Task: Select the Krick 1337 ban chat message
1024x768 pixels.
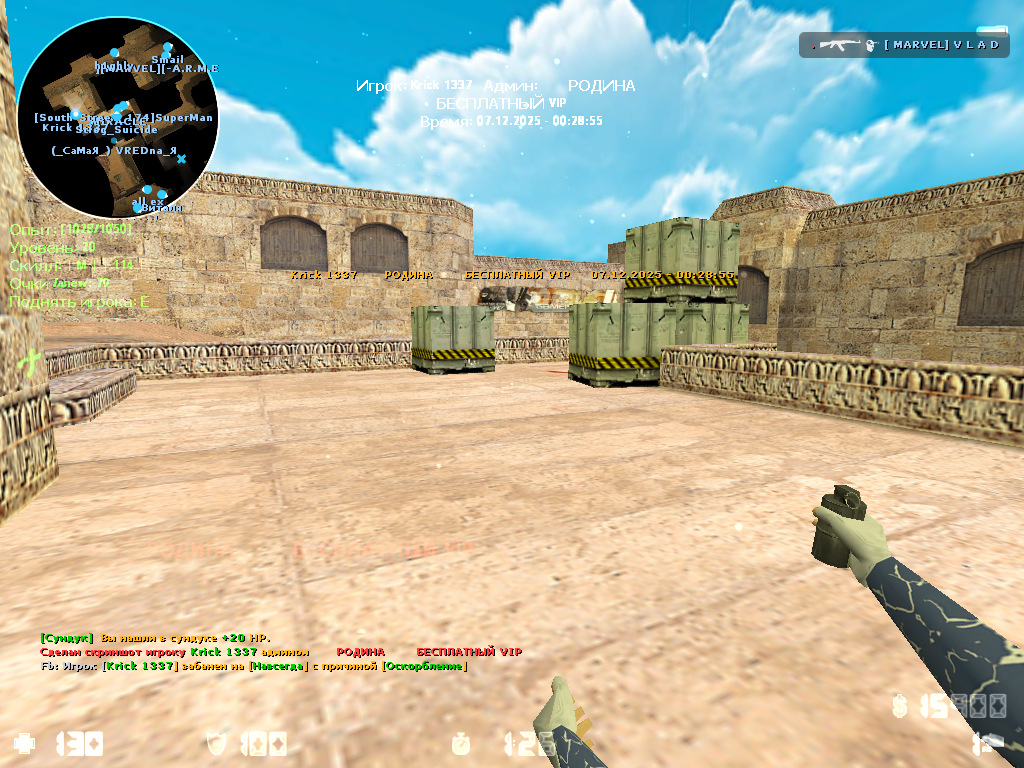Action: (x=254, y=666)
